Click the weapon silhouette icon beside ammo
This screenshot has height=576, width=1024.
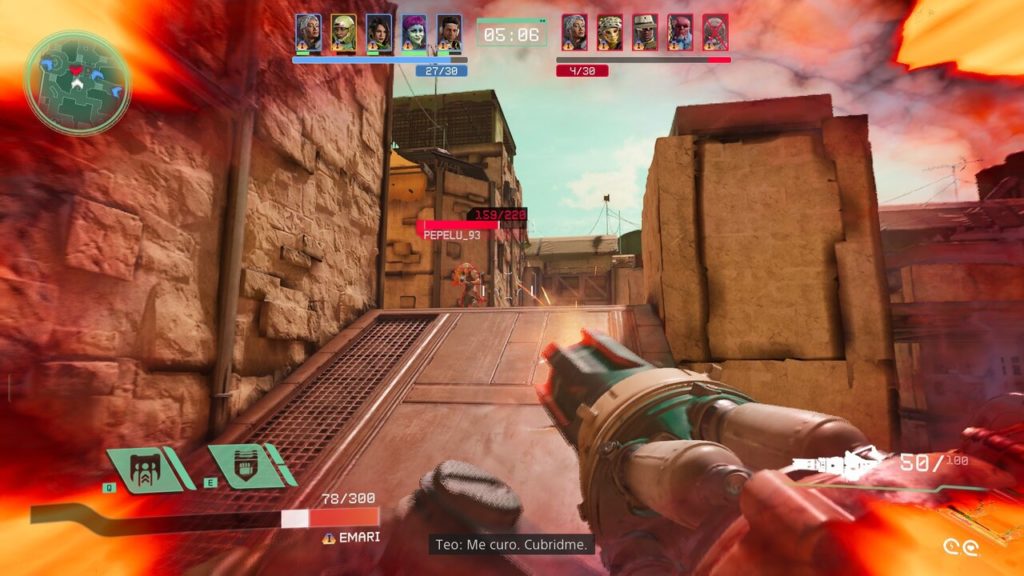pos(837,465)
